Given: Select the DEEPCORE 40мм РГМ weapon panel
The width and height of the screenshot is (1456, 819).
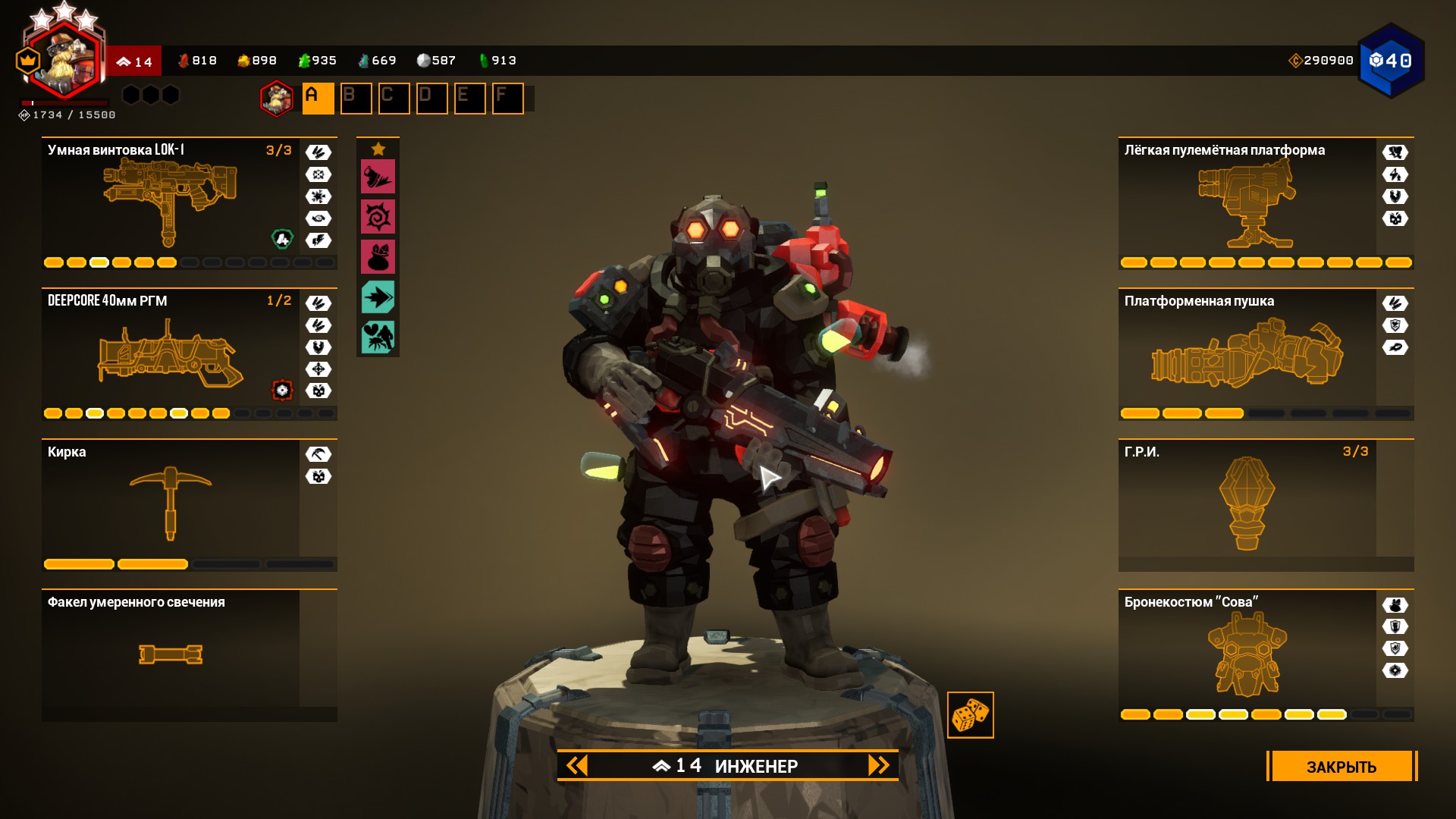Looking at the screenshot, I should coord(171,353).
